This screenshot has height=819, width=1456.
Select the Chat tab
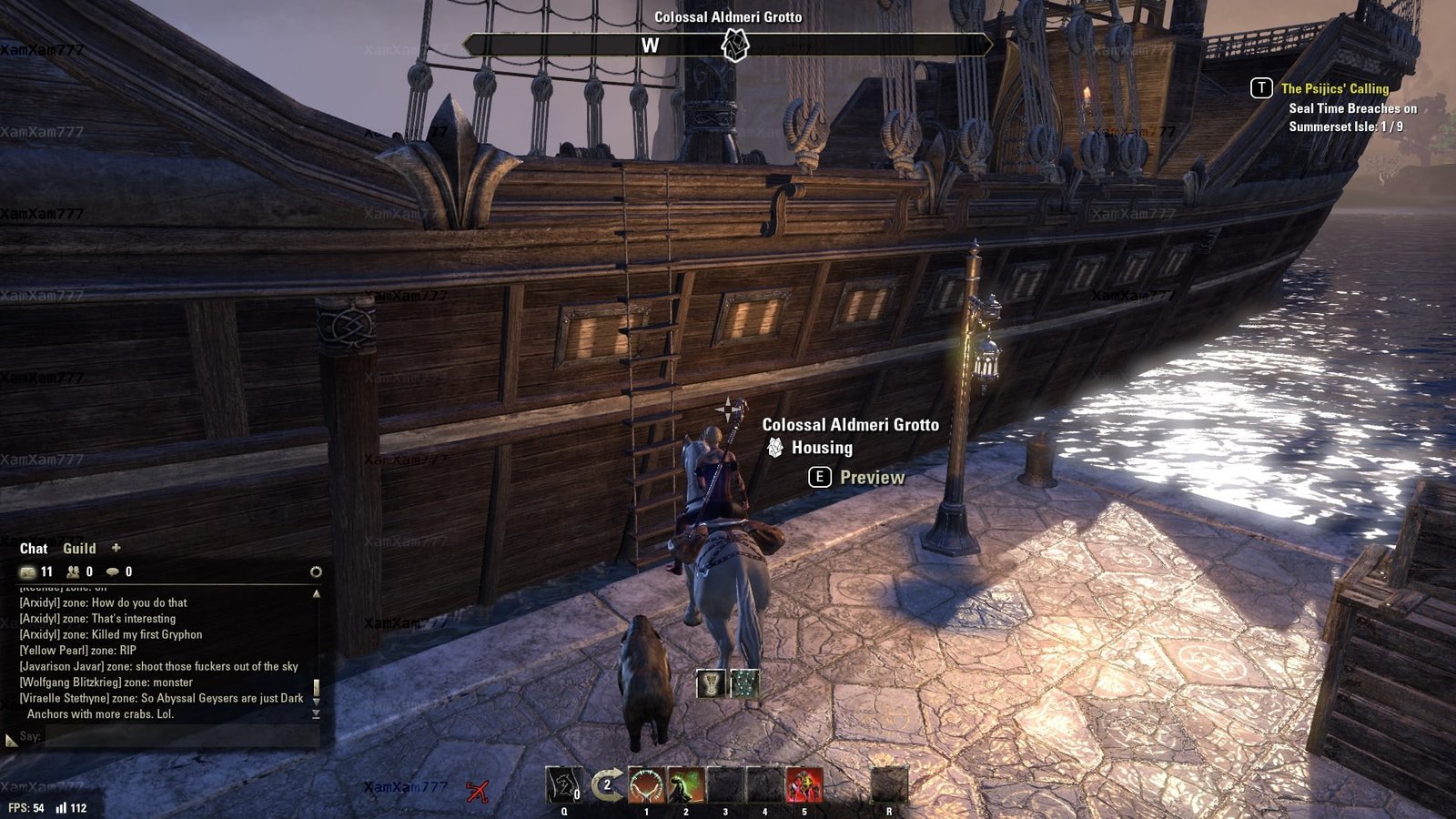pyautogui.click(x=34, y=549)
